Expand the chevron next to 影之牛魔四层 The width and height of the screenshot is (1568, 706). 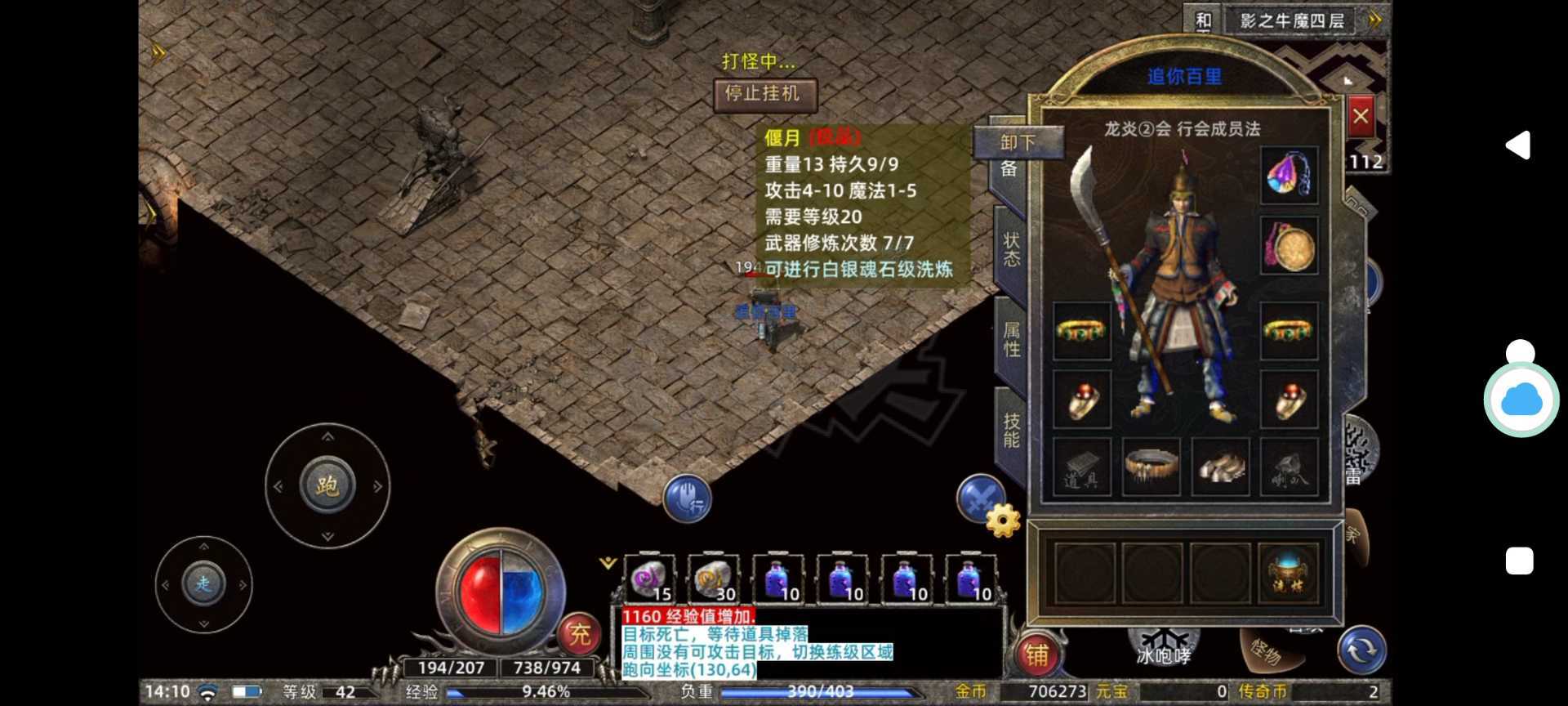tap(1373, 20)
